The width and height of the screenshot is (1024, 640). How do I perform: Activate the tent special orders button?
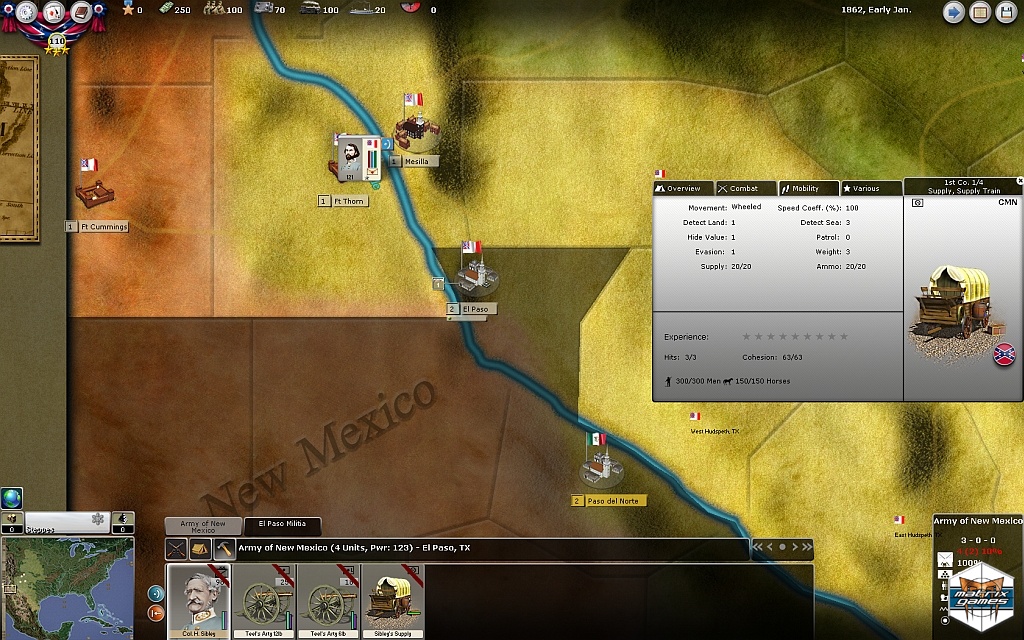201,549
